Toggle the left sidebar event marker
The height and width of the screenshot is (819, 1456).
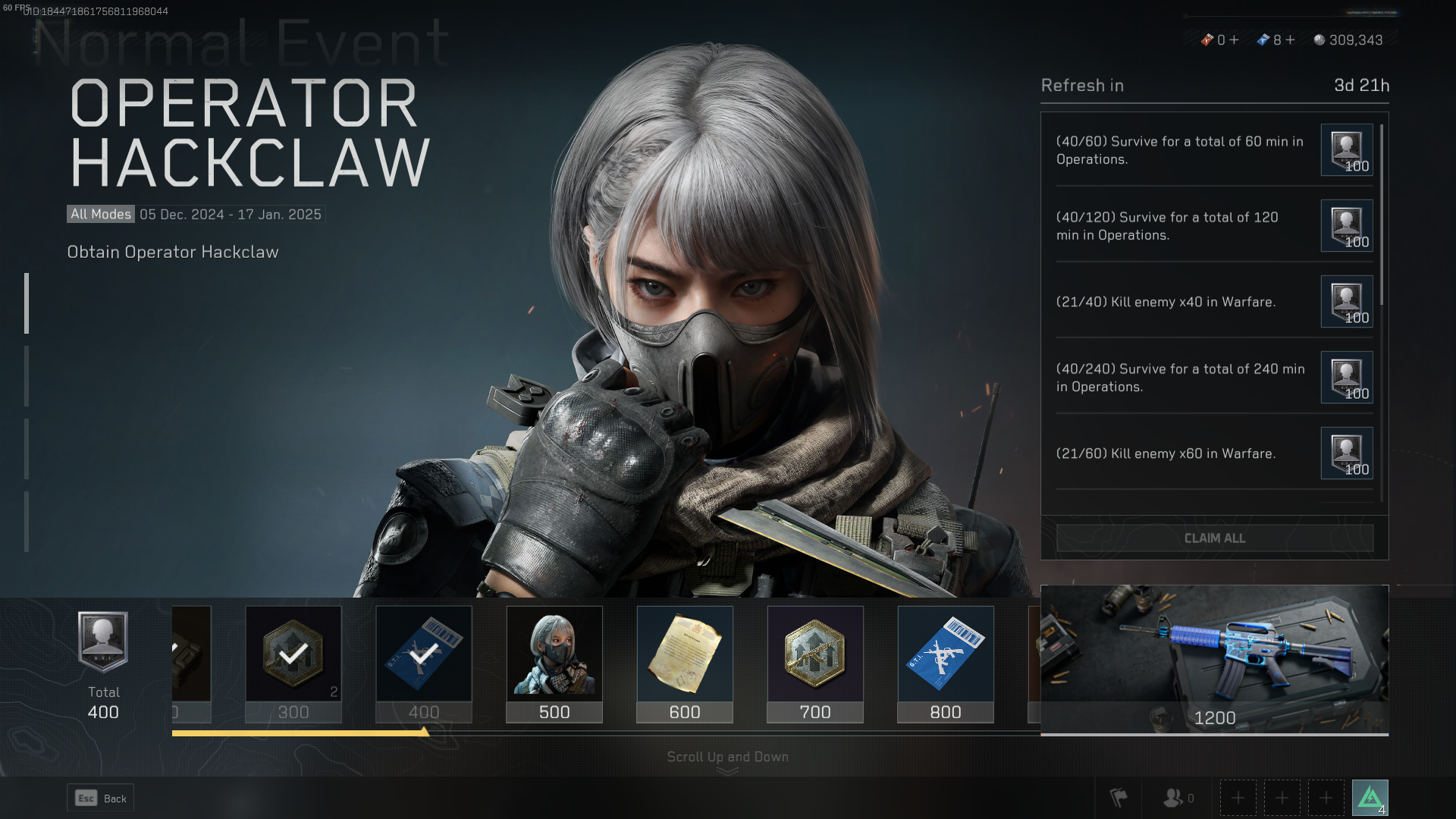(27, 303)
